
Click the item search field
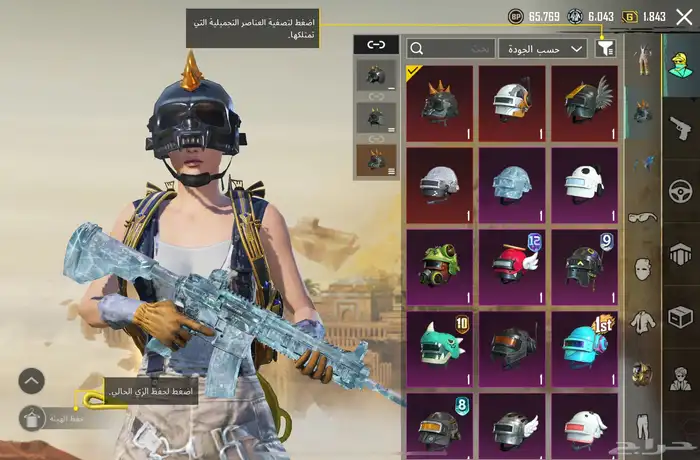point(451,48)
